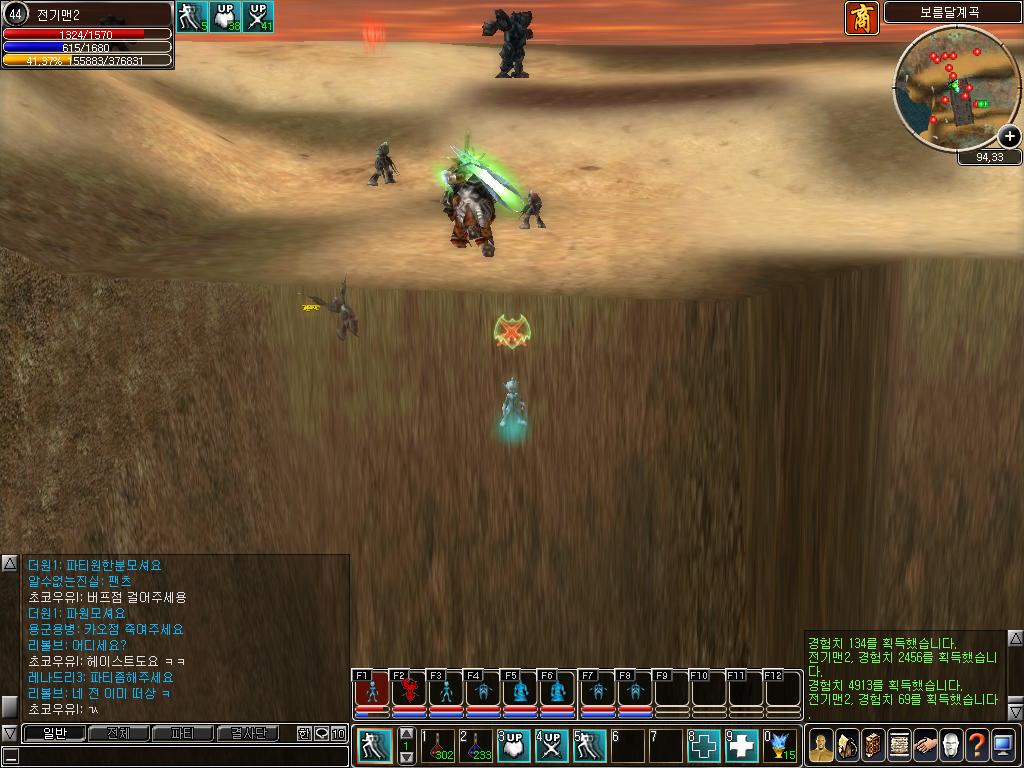Select the 결사단 chat tab

[248, 734]
